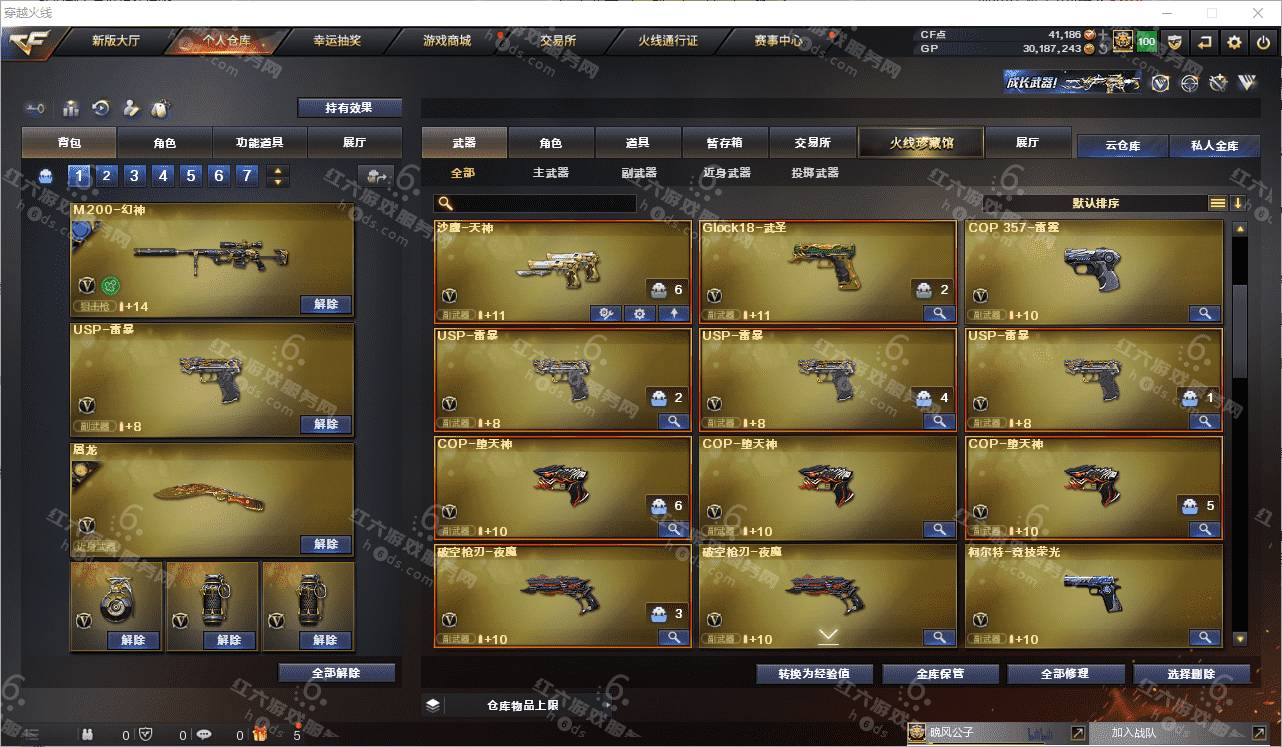
Task: Open the 火线珍藏馆 tab
Action: tap(921, 143)
